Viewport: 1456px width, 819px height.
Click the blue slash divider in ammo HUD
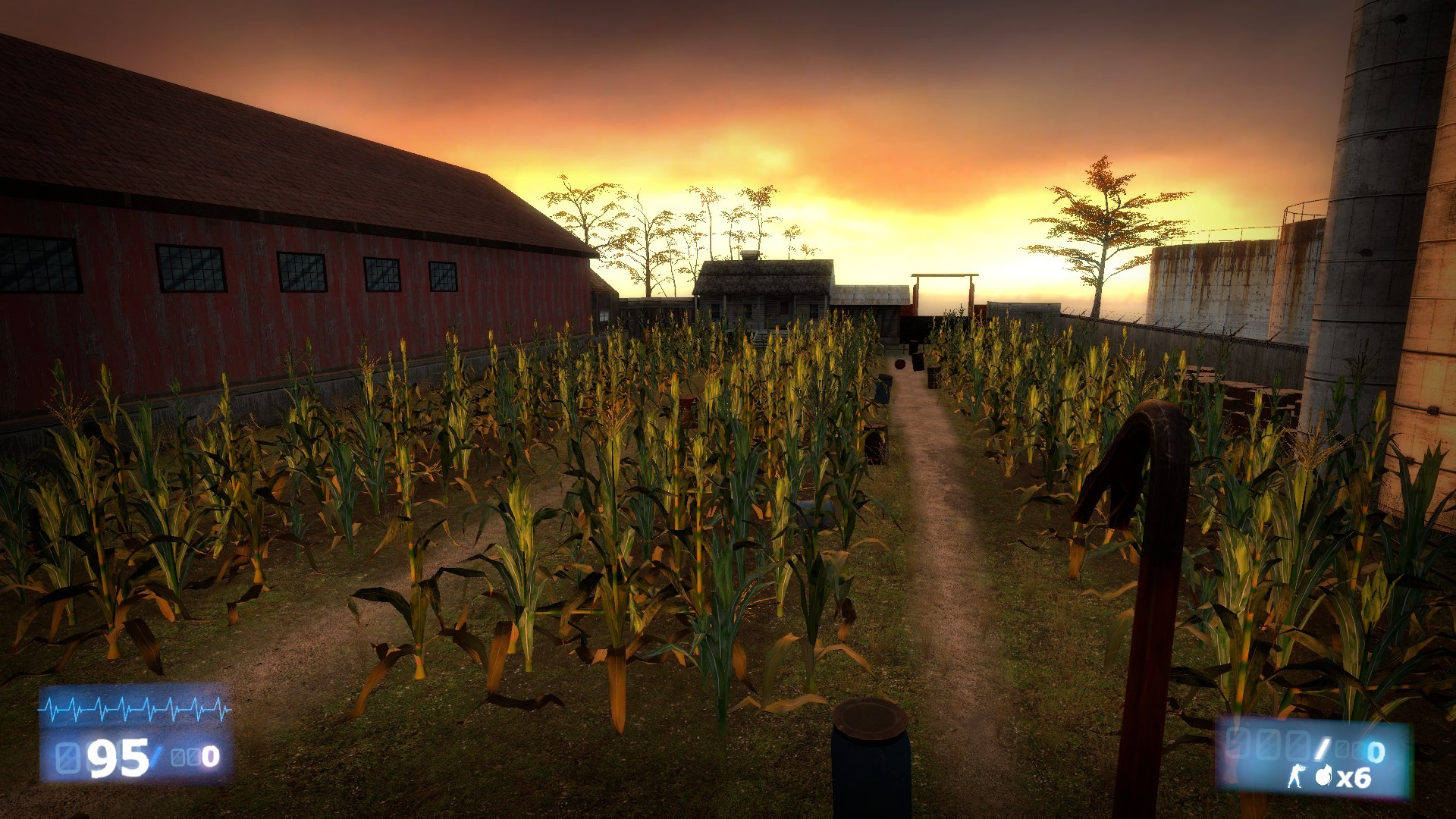click(1322, 747)
